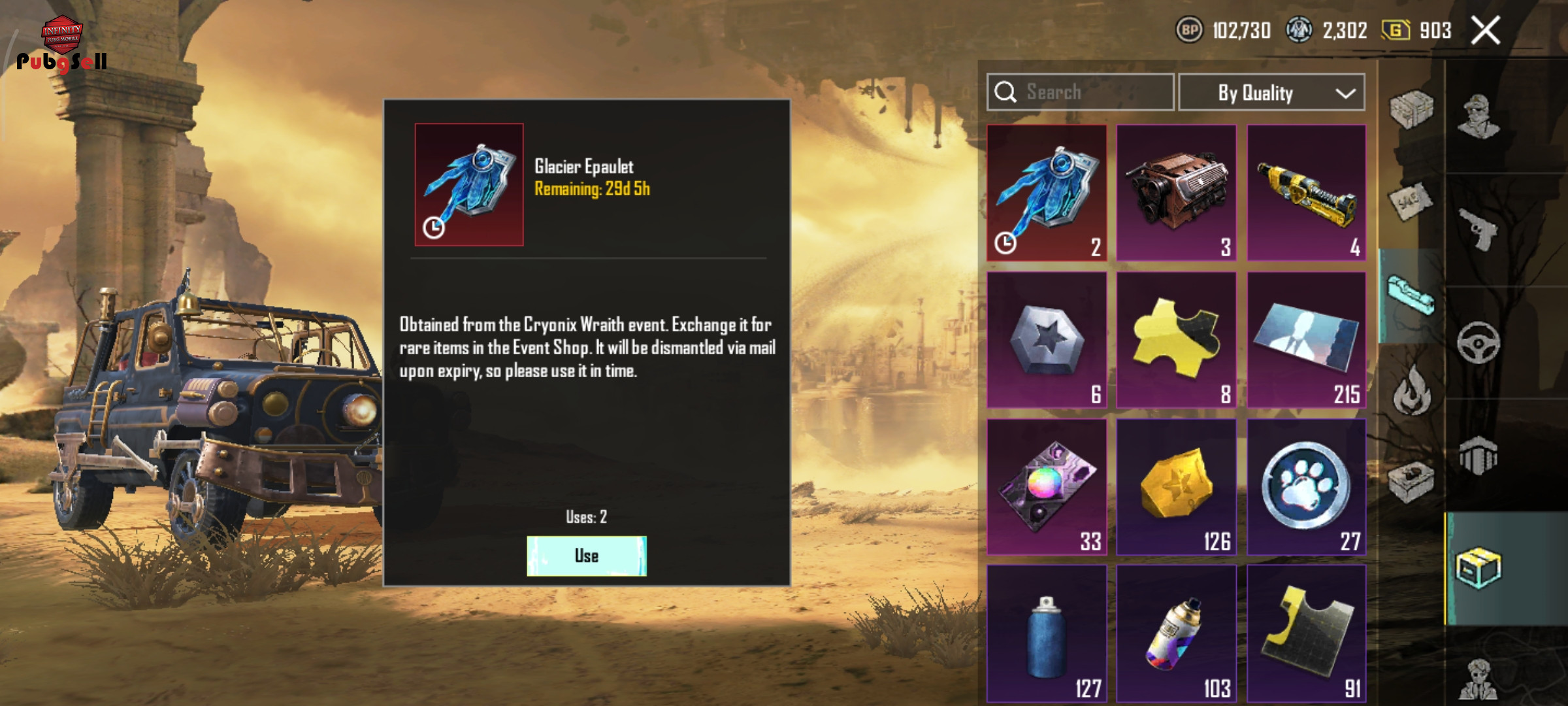The image size is (1568, 706).
Task: Select the yellow puzzle piece item
Action: [x=1176, y=340]
